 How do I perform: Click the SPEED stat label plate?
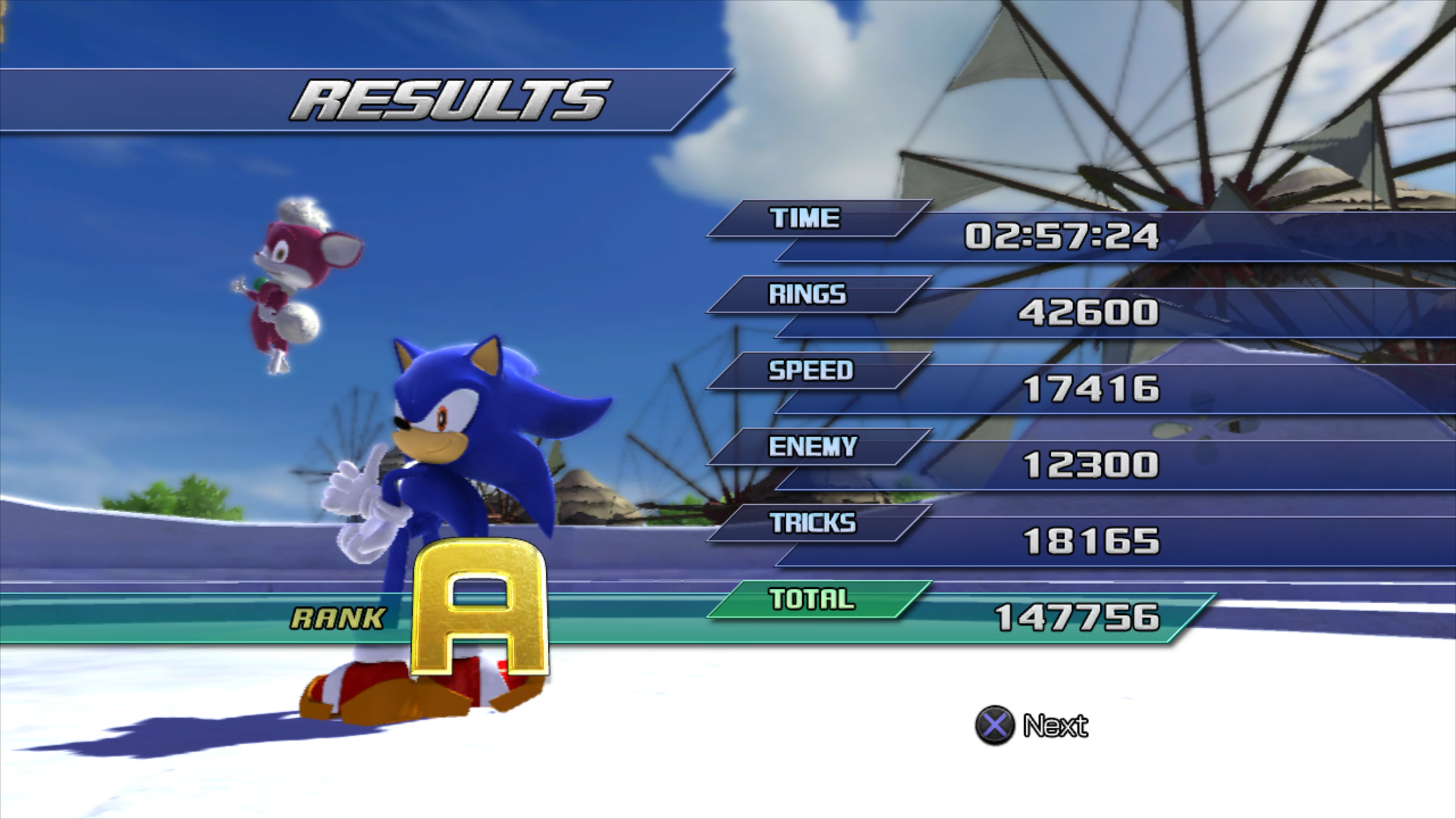point(809,372)
